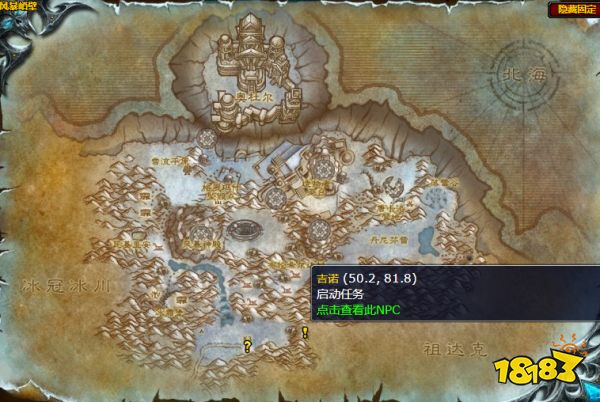The width and height of the screenshot is (600, 402).
Task: Select the yellow question mark quest marker
Action: (247, 345)
